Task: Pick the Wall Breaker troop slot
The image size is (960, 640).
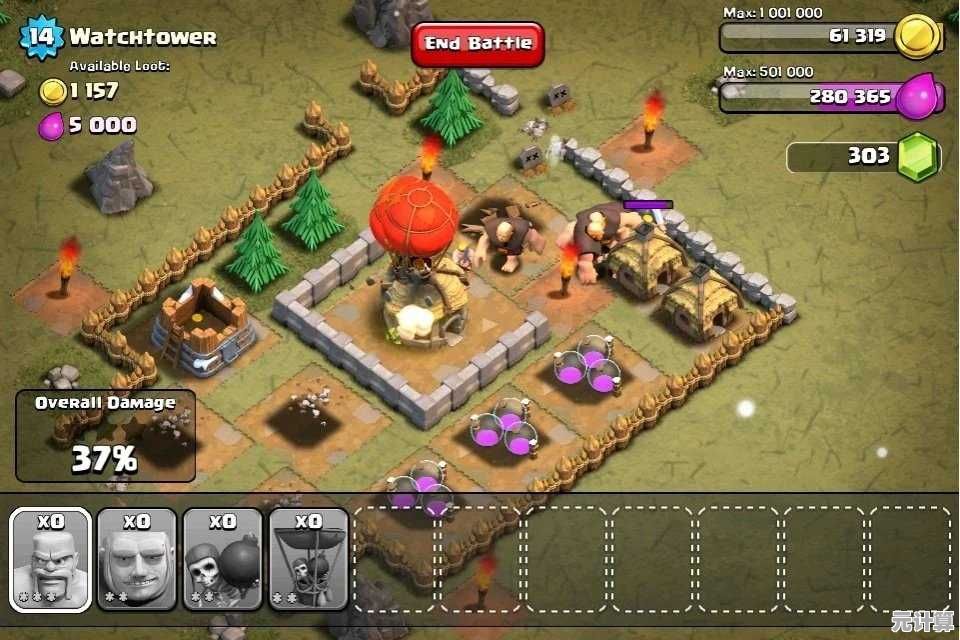Action: (223, 559)
